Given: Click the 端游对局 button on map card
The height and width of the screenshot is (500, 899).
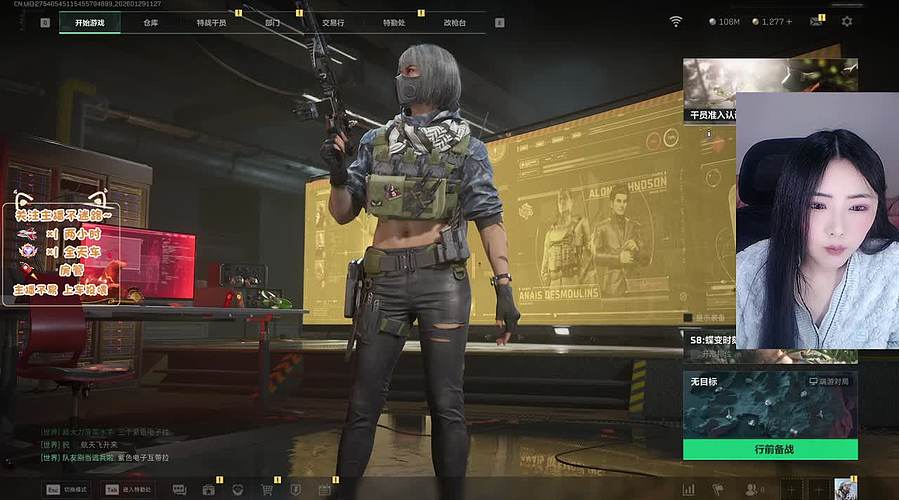Looking at the screenshot, I should coord(832,382).
